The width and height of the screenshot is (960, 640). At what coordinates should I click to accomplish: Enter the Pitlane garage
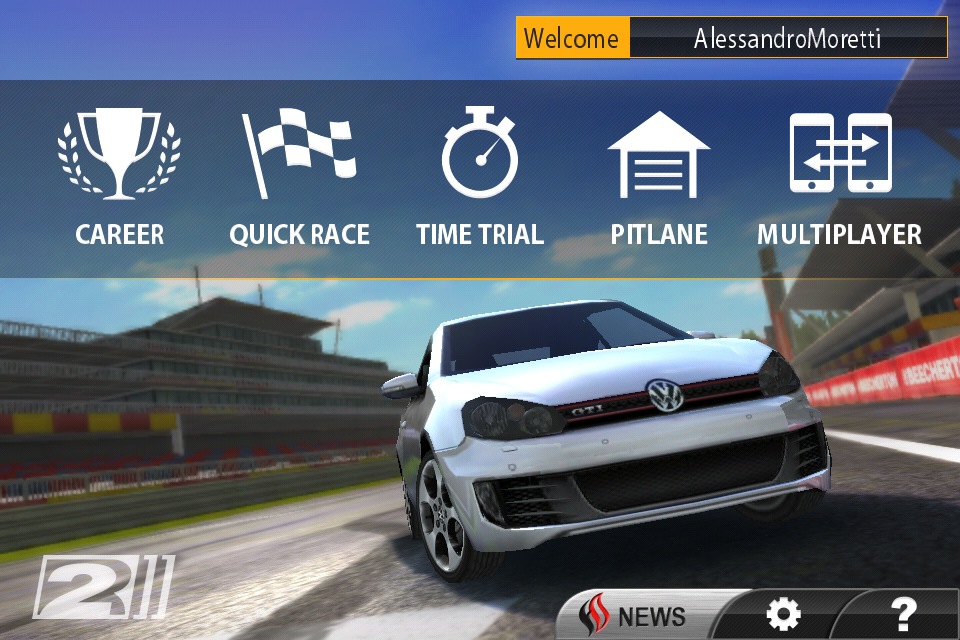659,178
